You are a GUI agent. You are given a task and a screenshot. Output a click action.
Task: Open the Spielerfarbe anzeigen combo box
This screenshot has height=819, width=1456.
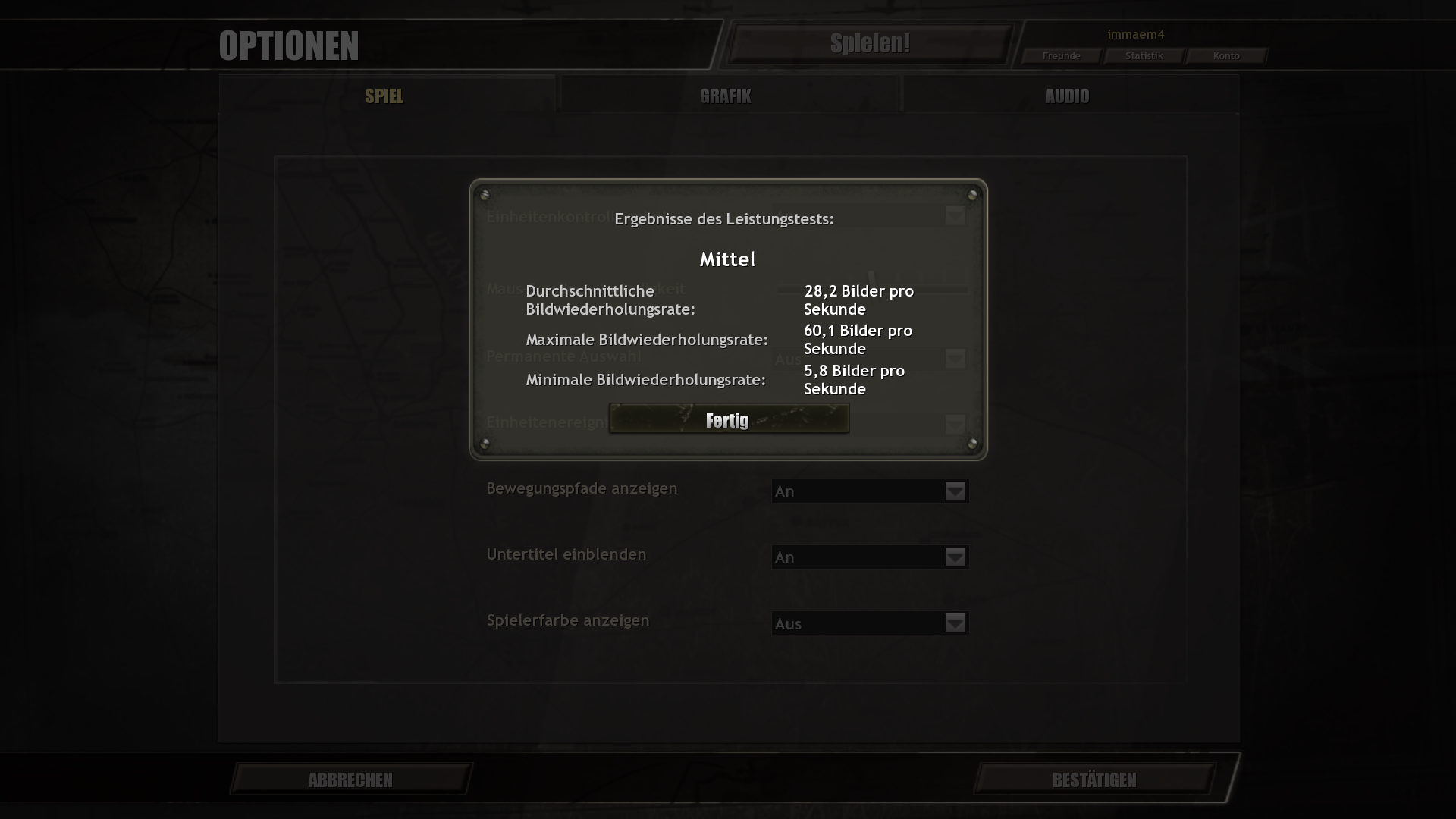click(x=870, y=623)
